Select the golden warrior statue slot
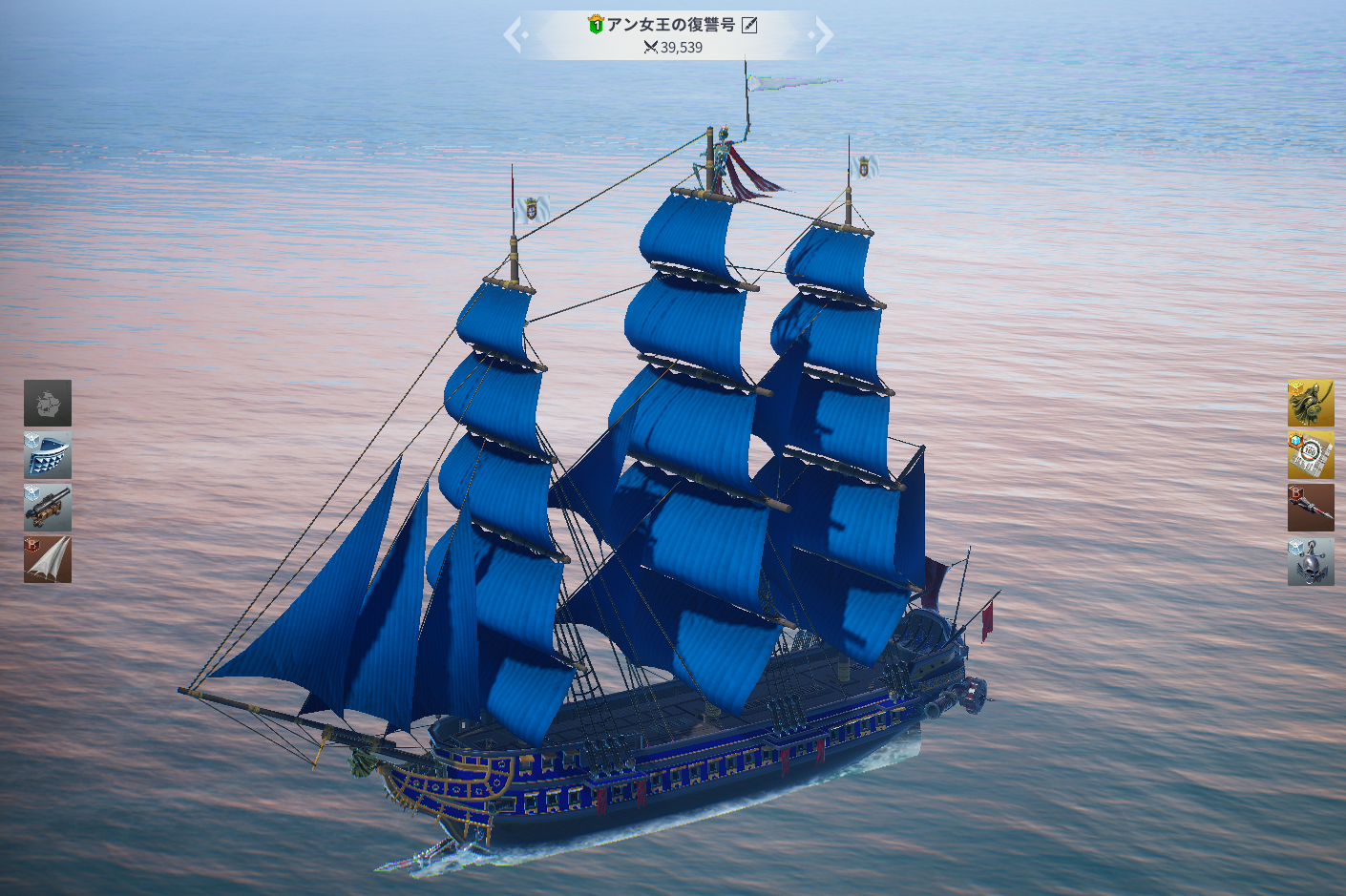 coord(1311,403)
